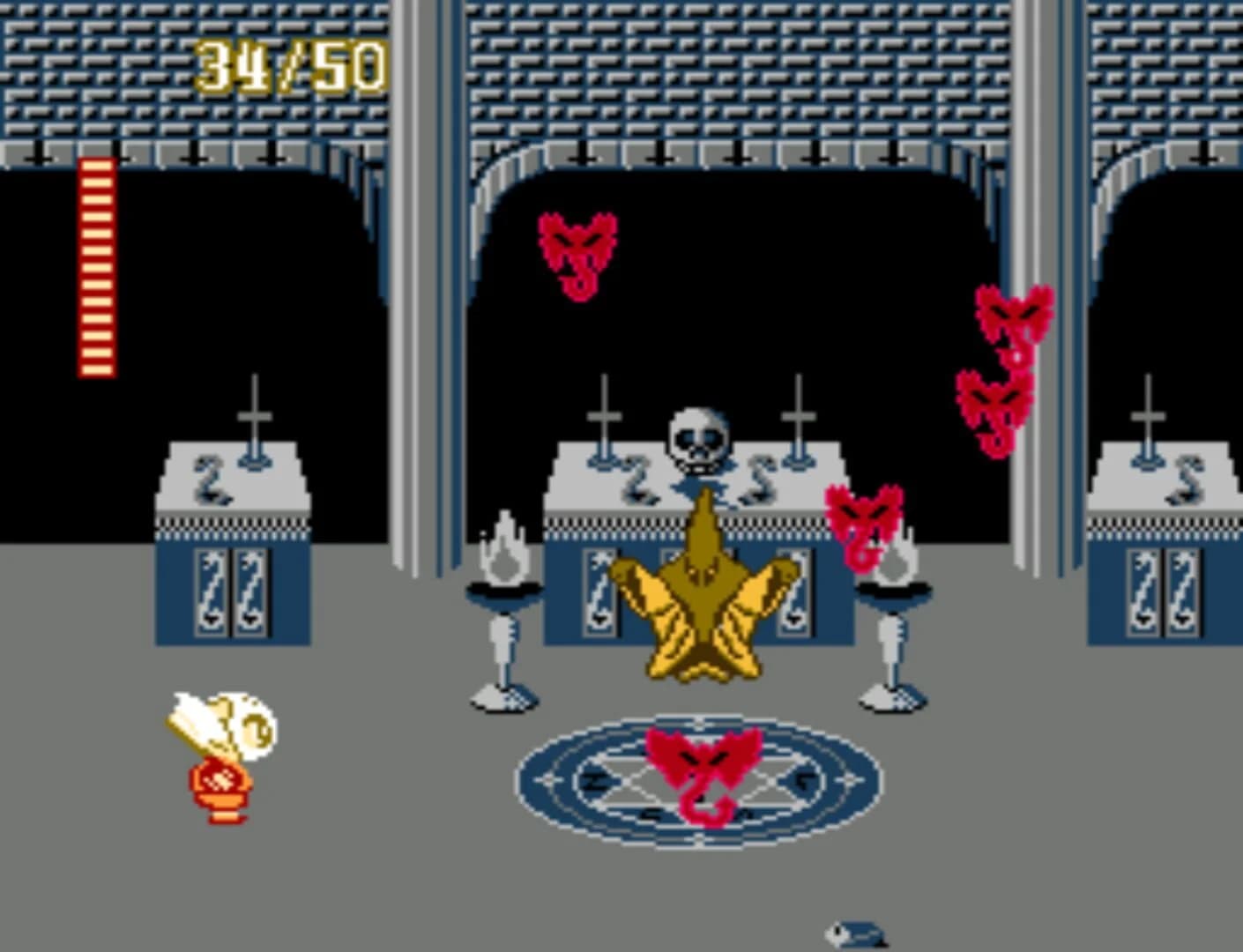Toggle the upper bat on the right wall

(1014, 317)
